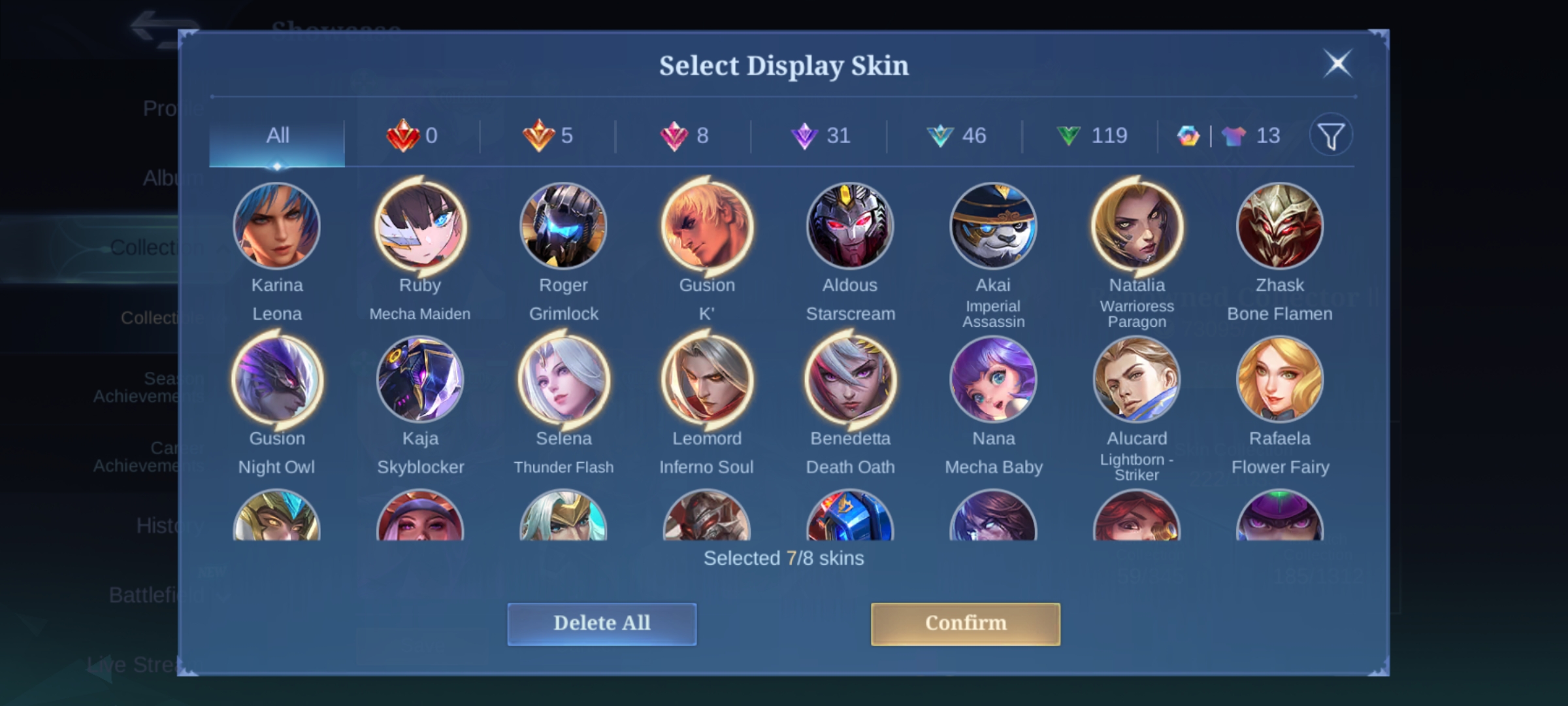Viewport: 1568px width, 706px height.
Task: Select Aldous's Starscream skin
Action: 850,226
